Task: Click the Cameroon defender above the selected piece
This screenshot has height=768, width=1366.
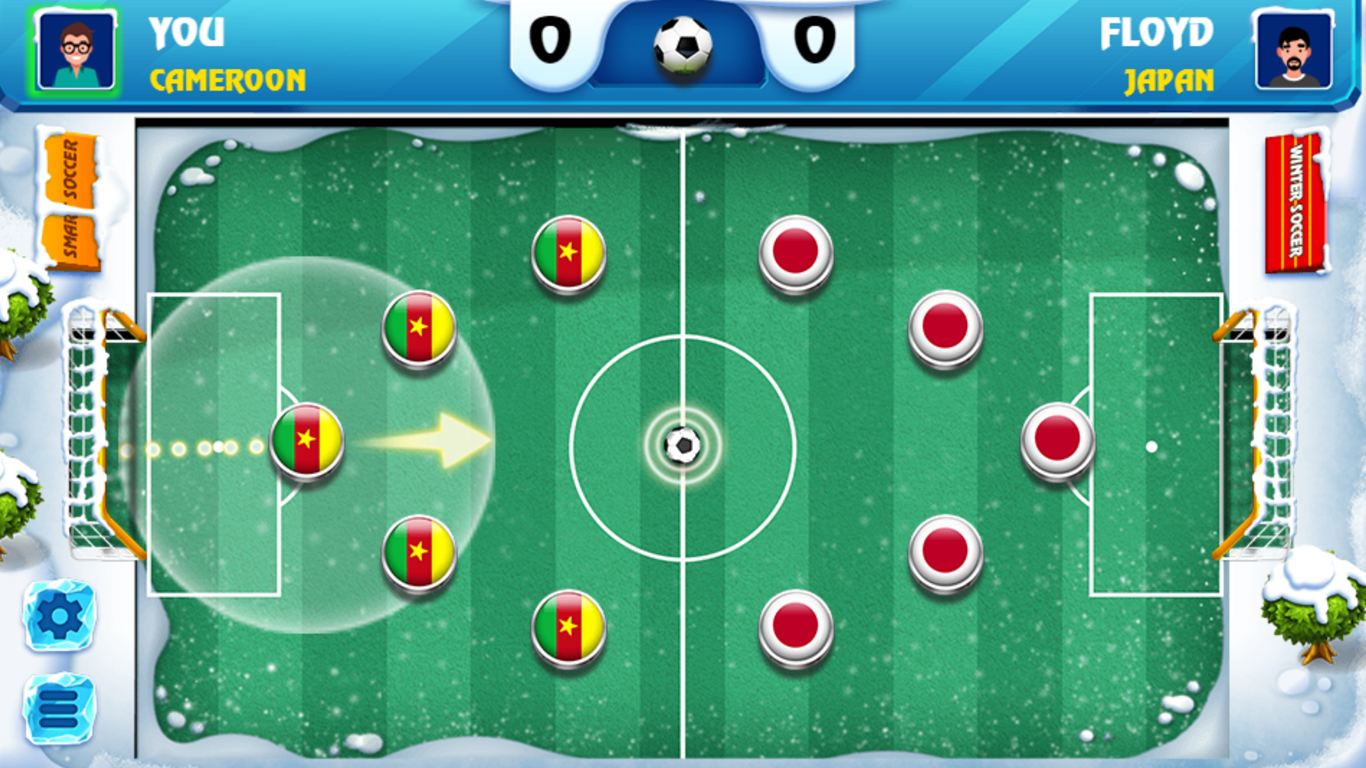Action: [420, 330]
